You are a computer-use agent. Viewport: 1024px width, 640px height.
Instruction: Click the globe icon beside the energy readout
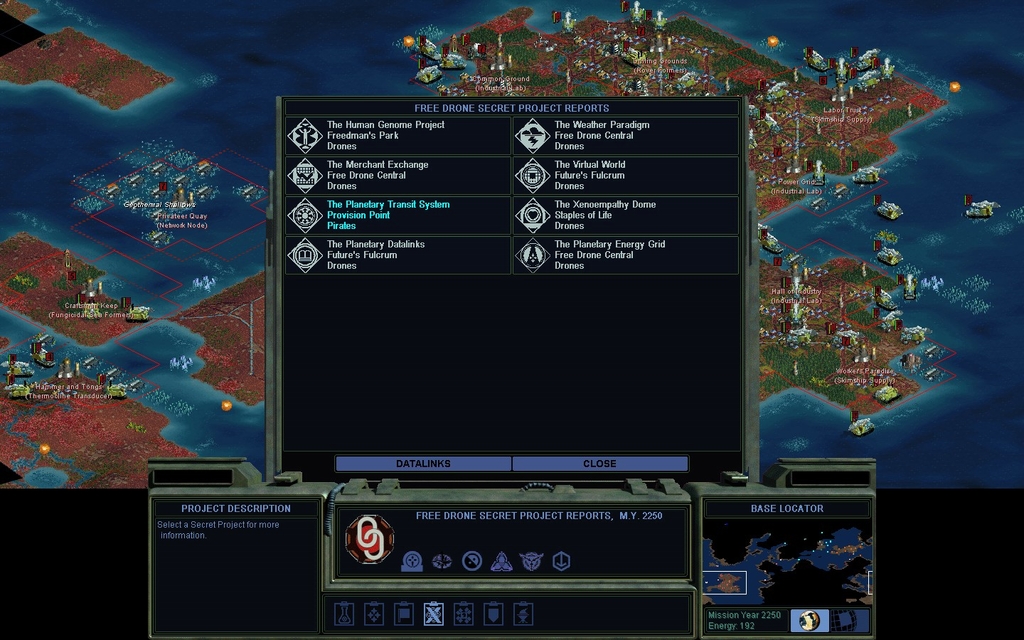(809, 620)
